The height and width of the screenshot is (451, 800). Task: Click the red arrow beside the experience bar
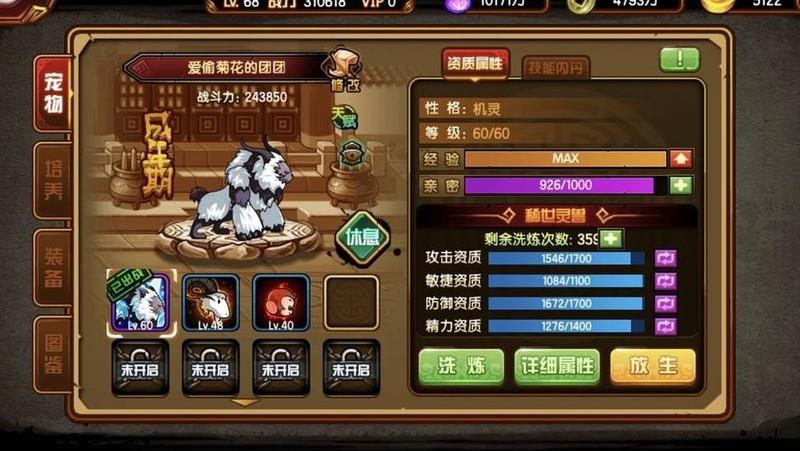point(681,158)
